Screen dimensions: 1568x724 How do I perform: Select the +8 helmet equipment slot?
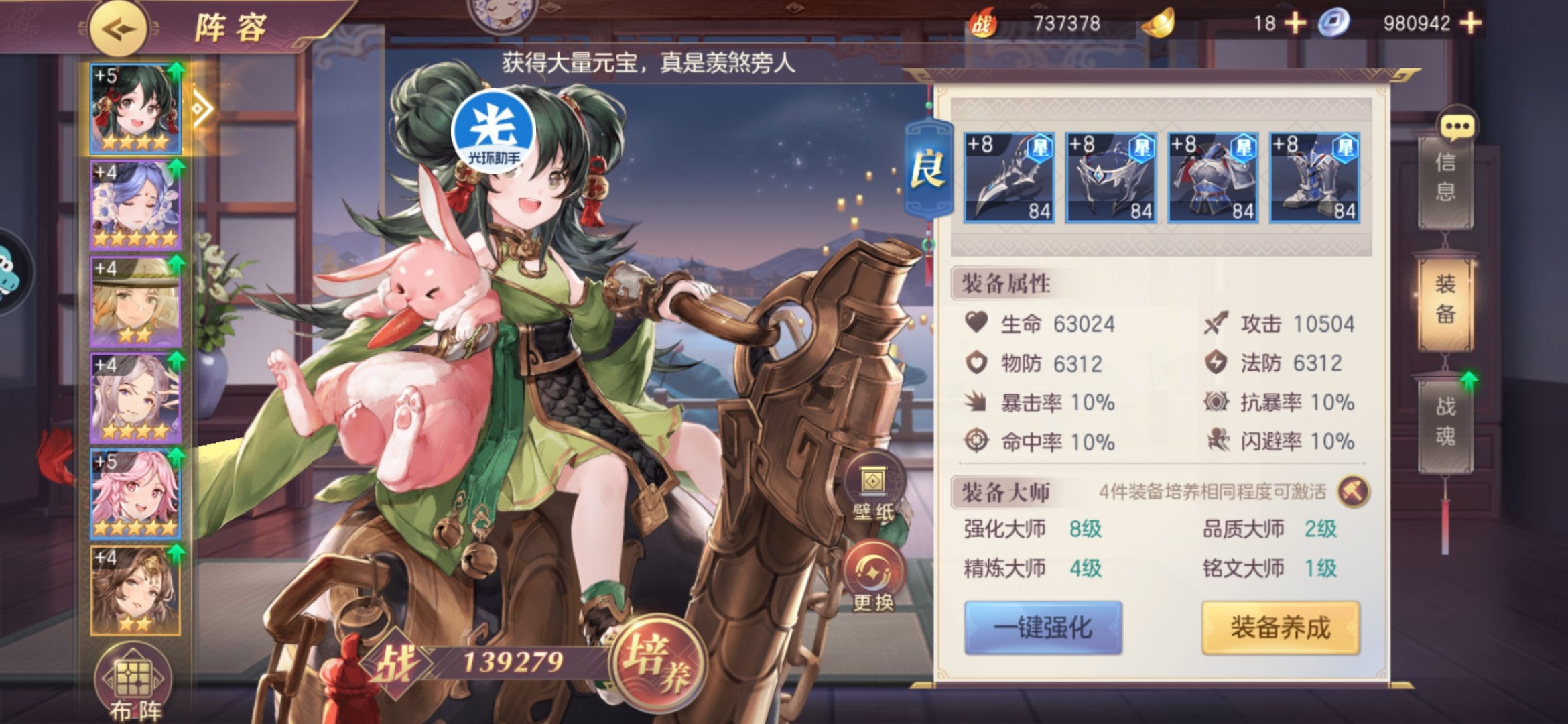(1111, 178)
